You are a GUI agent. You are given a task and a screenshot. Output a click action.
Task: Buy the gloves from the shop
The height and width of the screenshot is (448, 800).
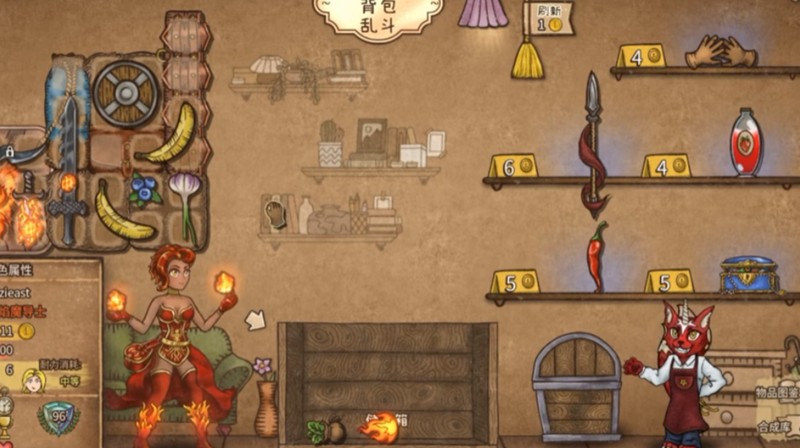721,50
